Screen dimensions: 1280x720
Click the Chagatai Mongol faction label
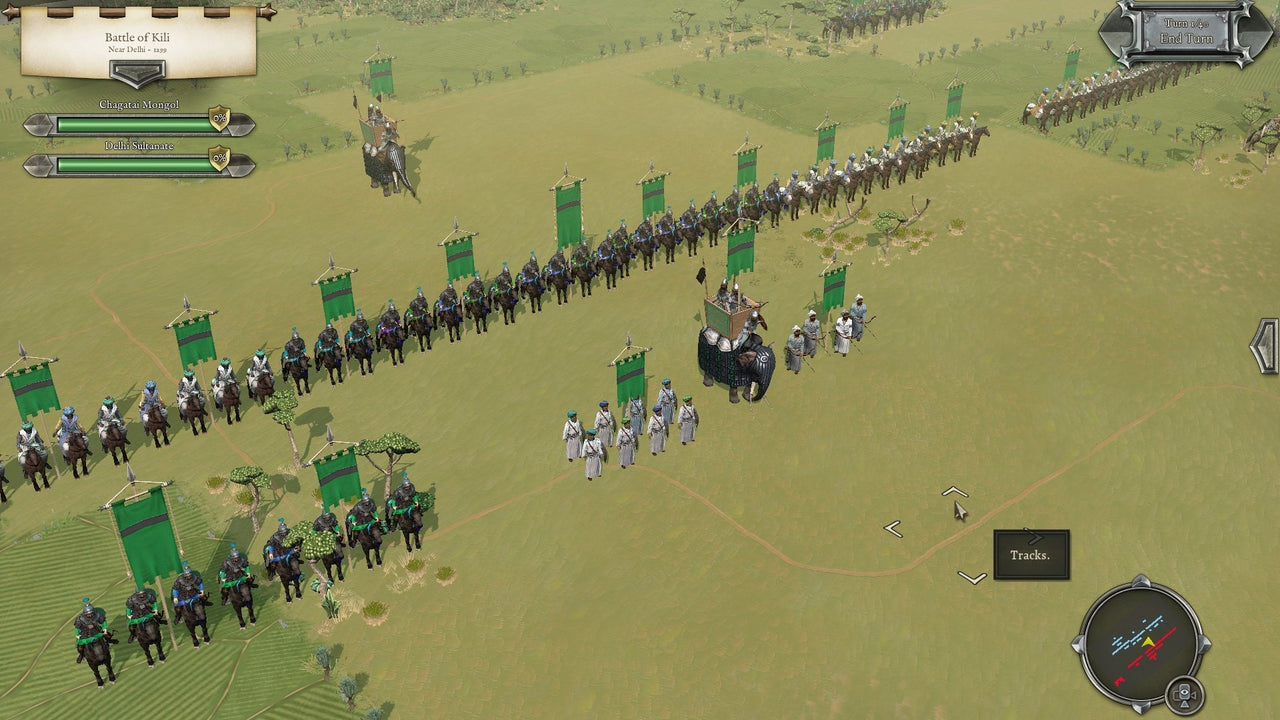(x=139, y=103)
